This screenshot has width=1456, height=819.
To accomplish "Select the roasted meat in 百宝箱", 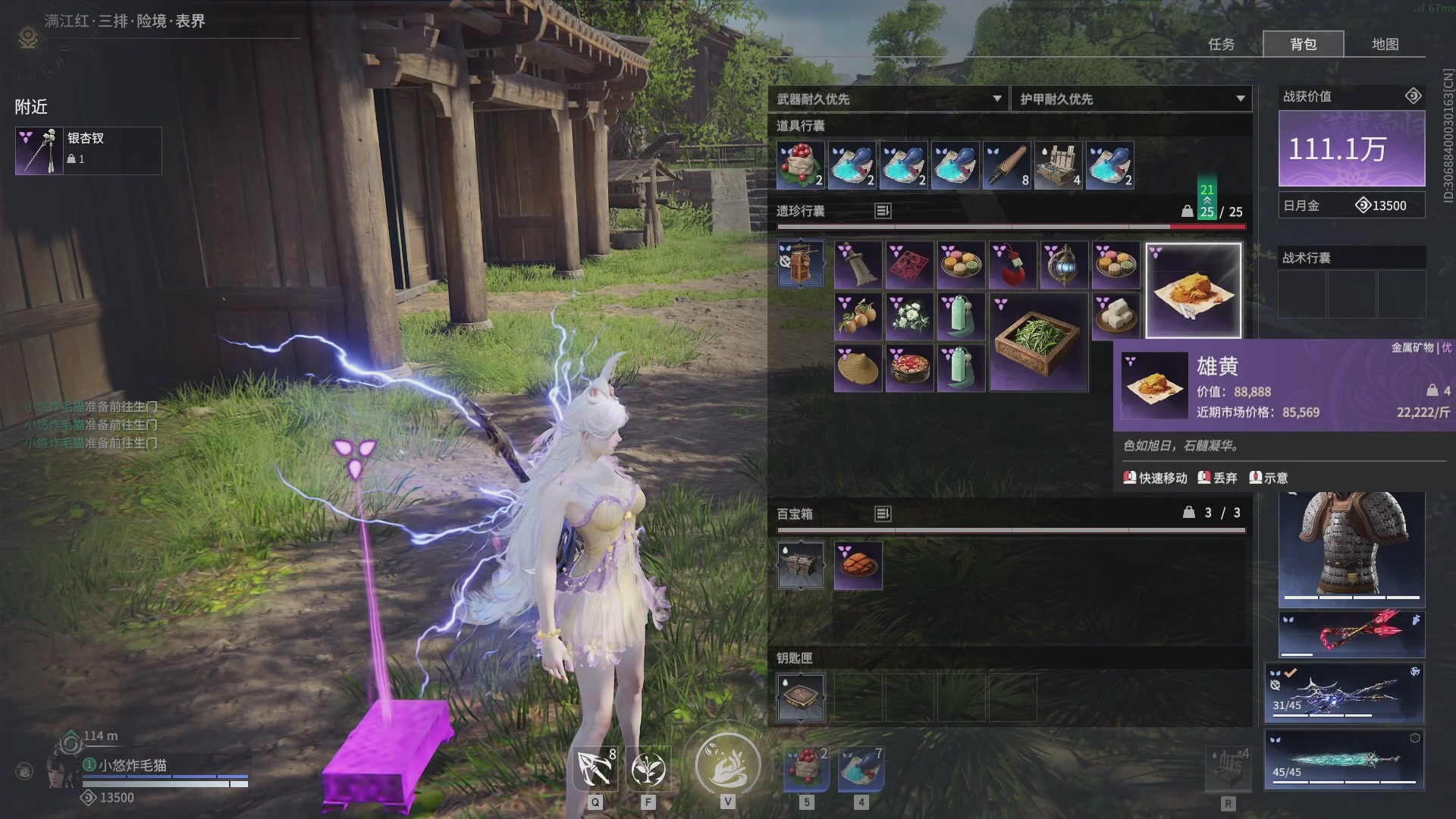I will click(858, 565).
